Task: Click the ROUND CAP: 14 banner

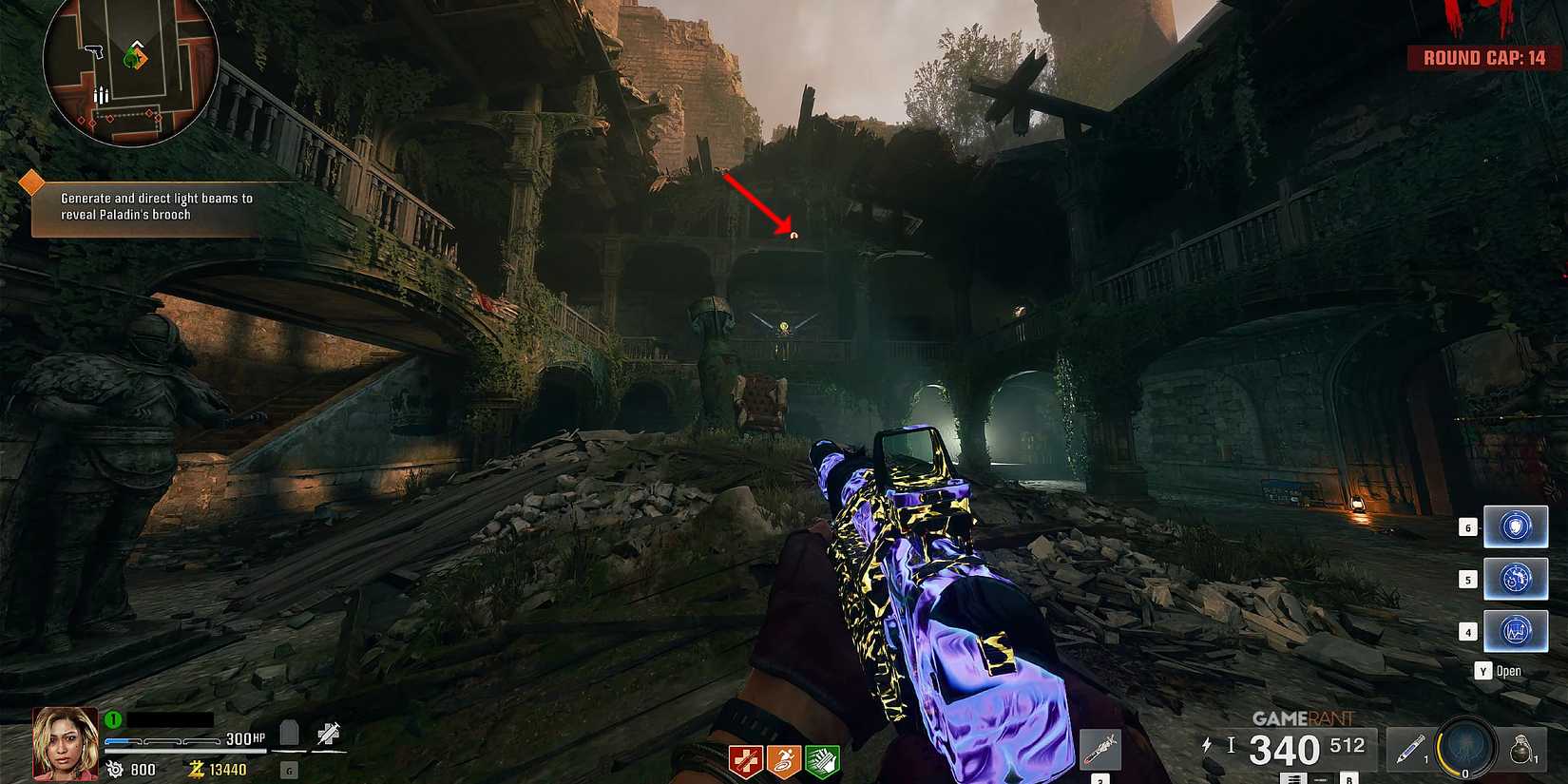Action: point(1482,55)
